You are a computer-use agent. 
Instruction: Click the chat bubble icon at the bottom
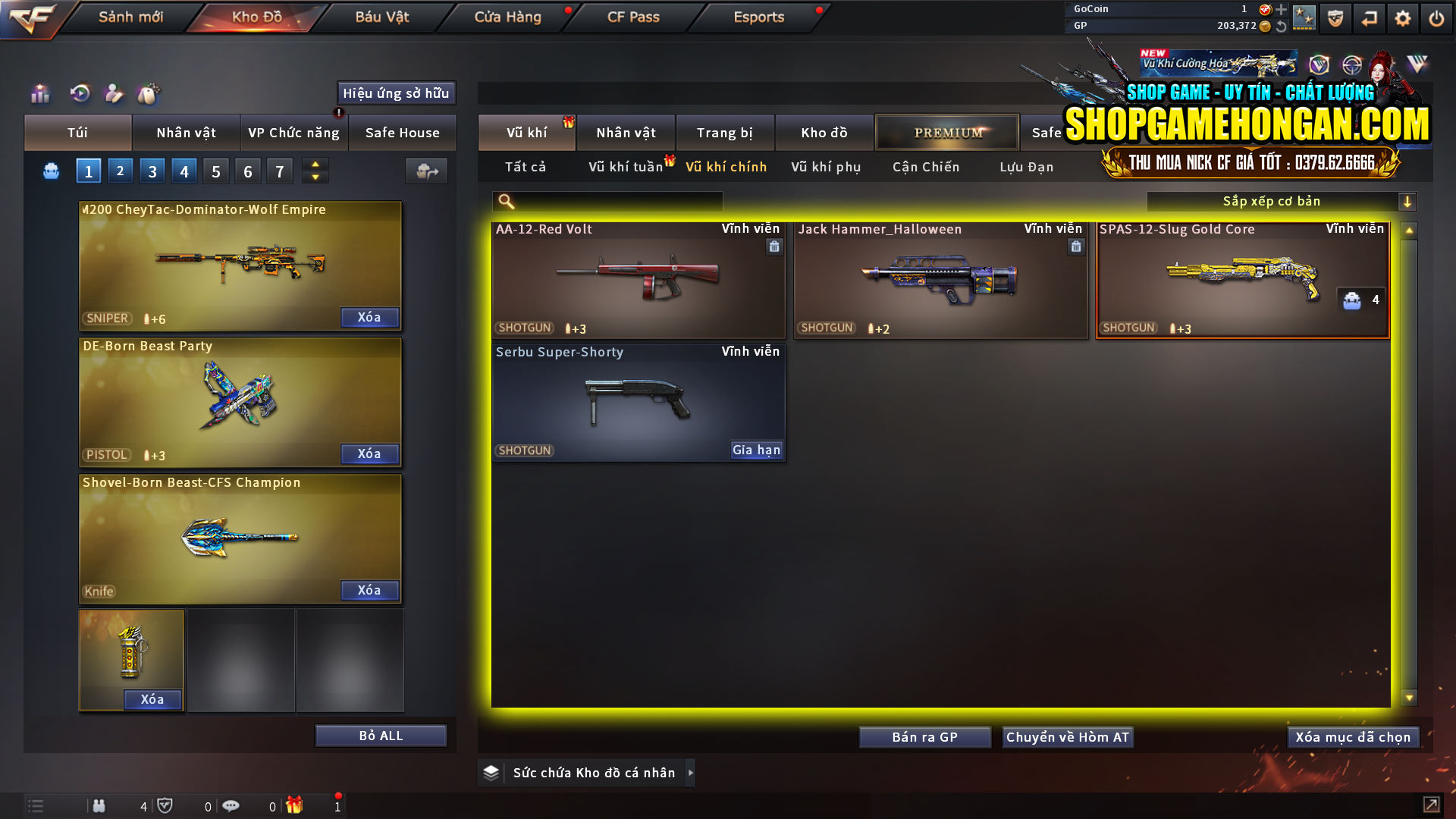[x=231, y=806]
